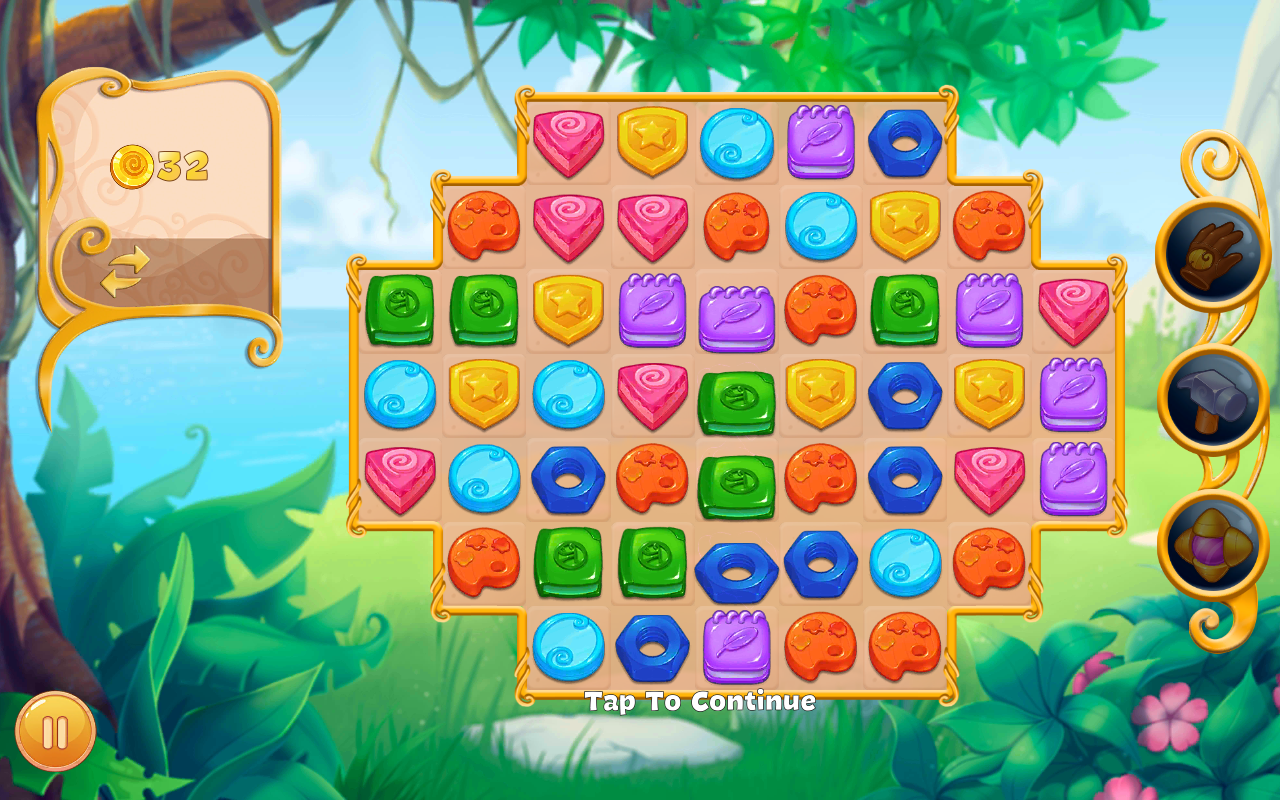Choose the blue hex nut in the top row
The width and height of the screenshot is (1280, 800).
click(x=905, y=142)
